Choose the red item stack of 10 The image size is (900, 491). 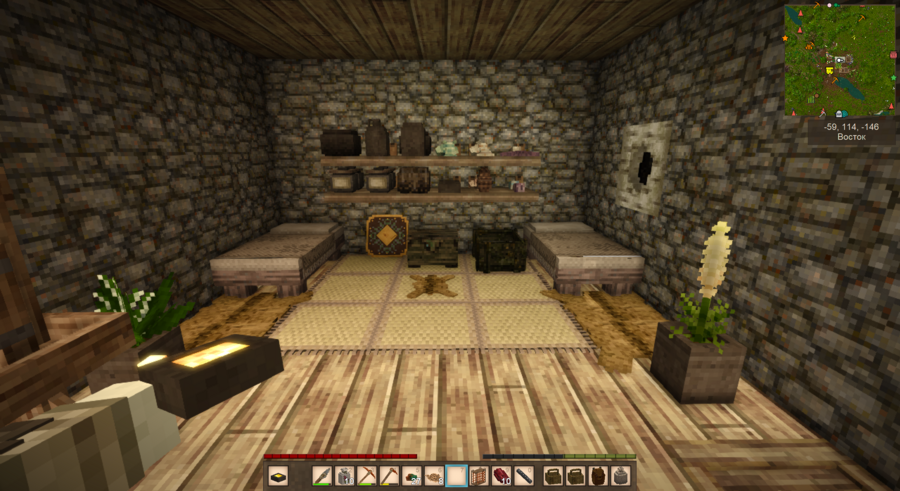(501, 476)
